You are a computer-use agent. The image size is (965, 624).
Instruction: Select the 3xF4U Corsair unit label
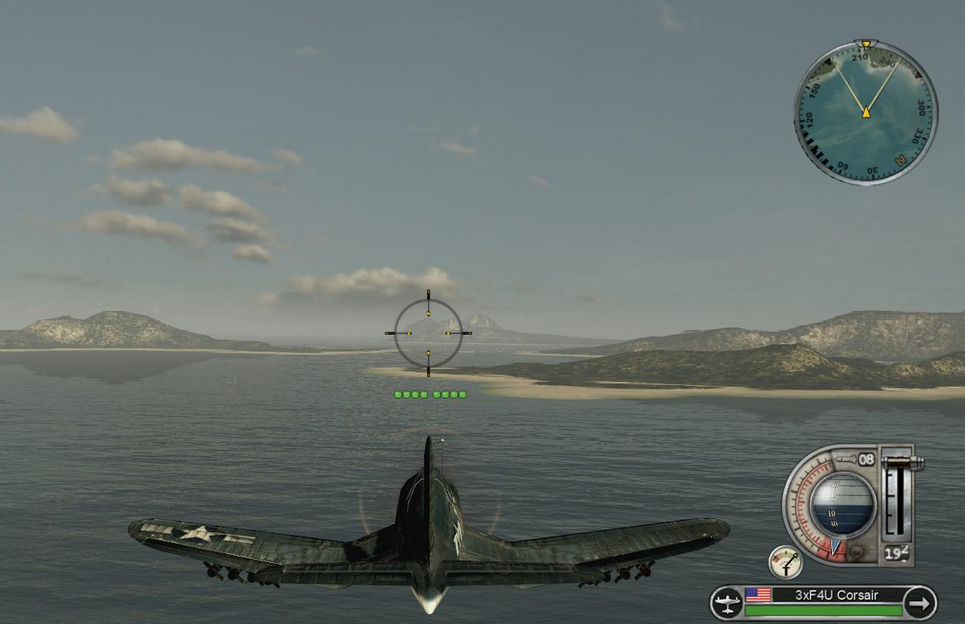(836, 595)
